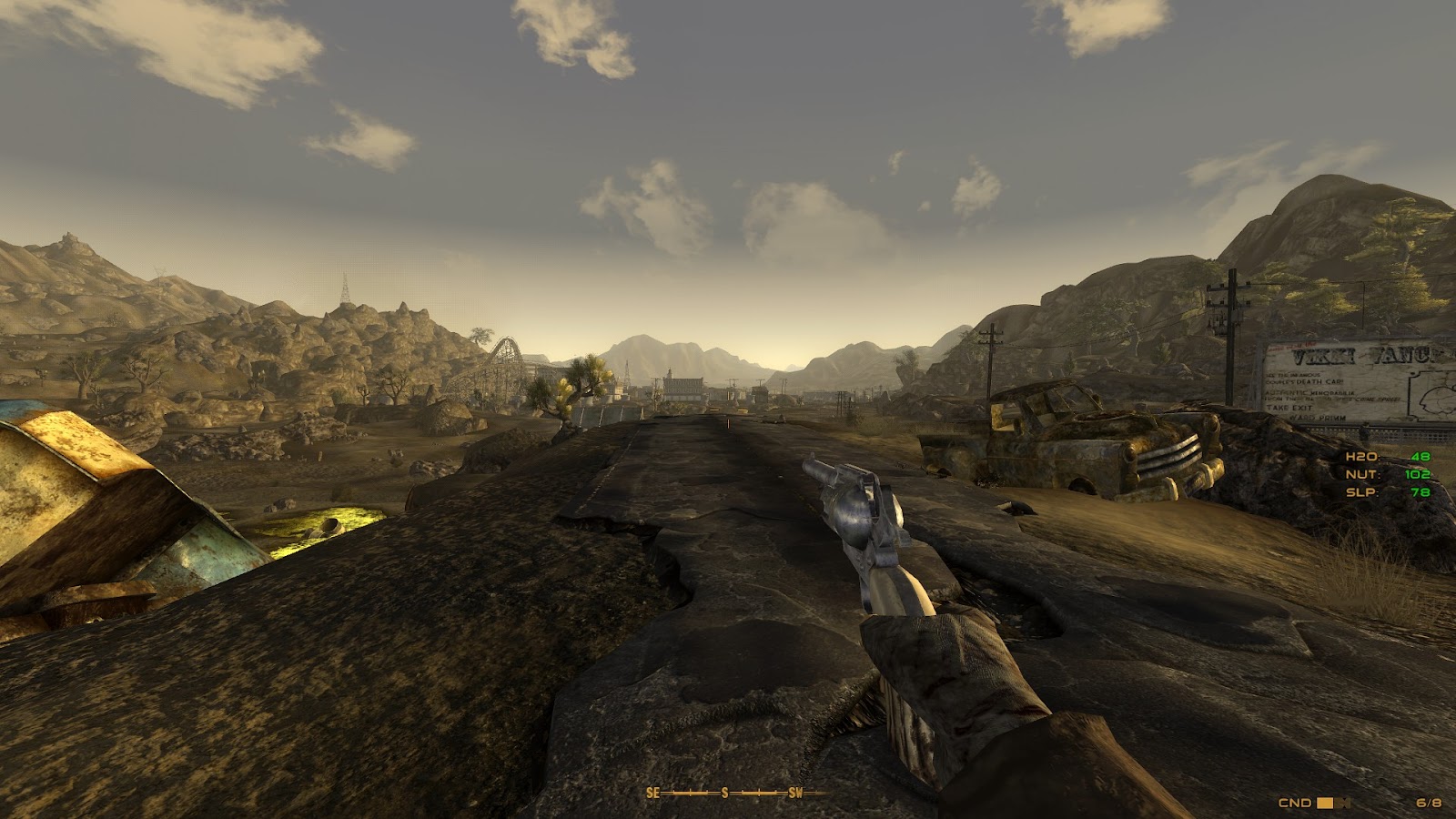This screenshot has height=819, width=1456.
Task: Click the TOWARD PRIMM billboard text
Action: (x=1317, y=418)
